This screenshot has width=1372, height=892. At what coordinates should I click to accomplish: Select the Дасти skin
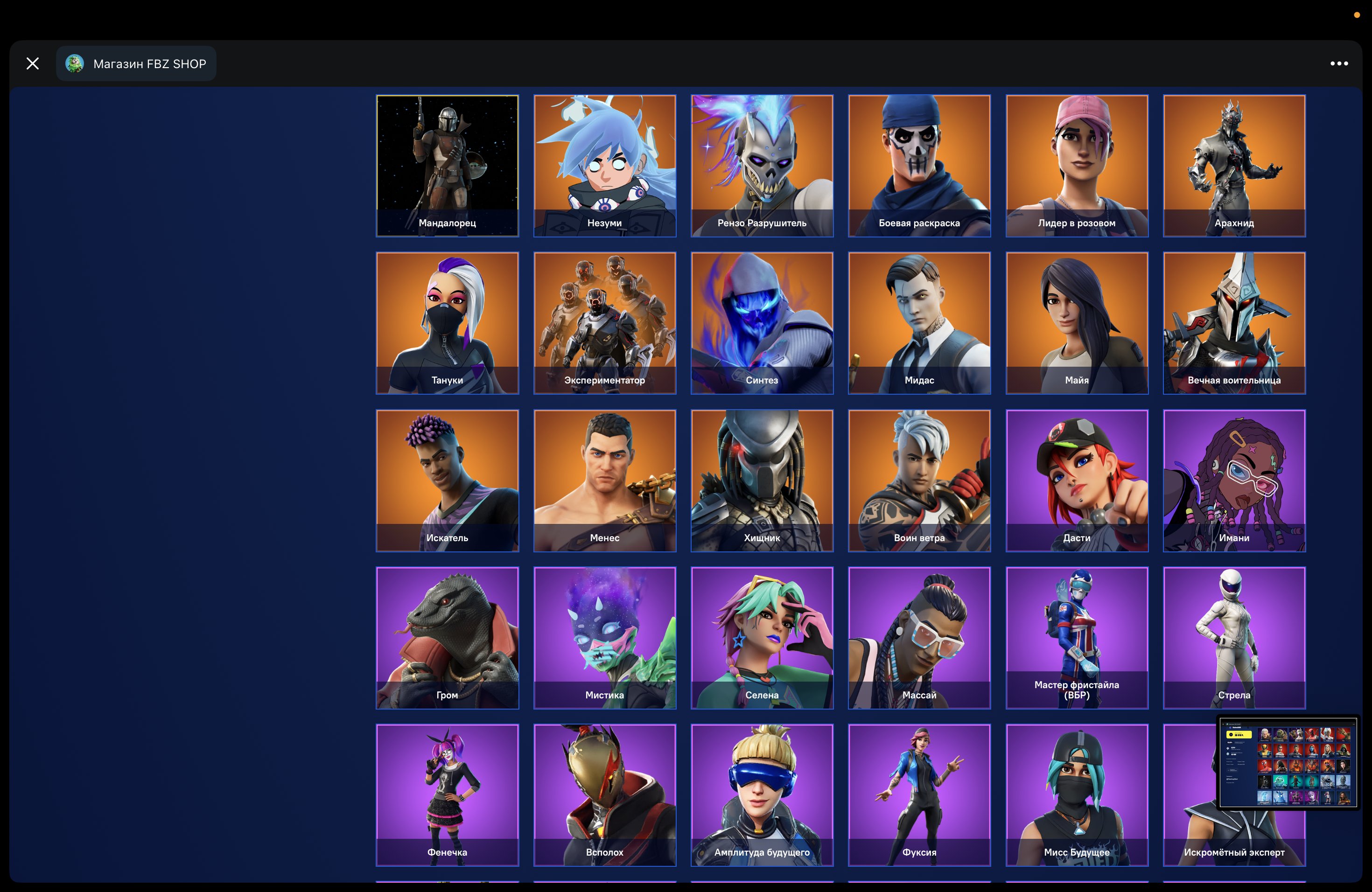[1077, 480]
